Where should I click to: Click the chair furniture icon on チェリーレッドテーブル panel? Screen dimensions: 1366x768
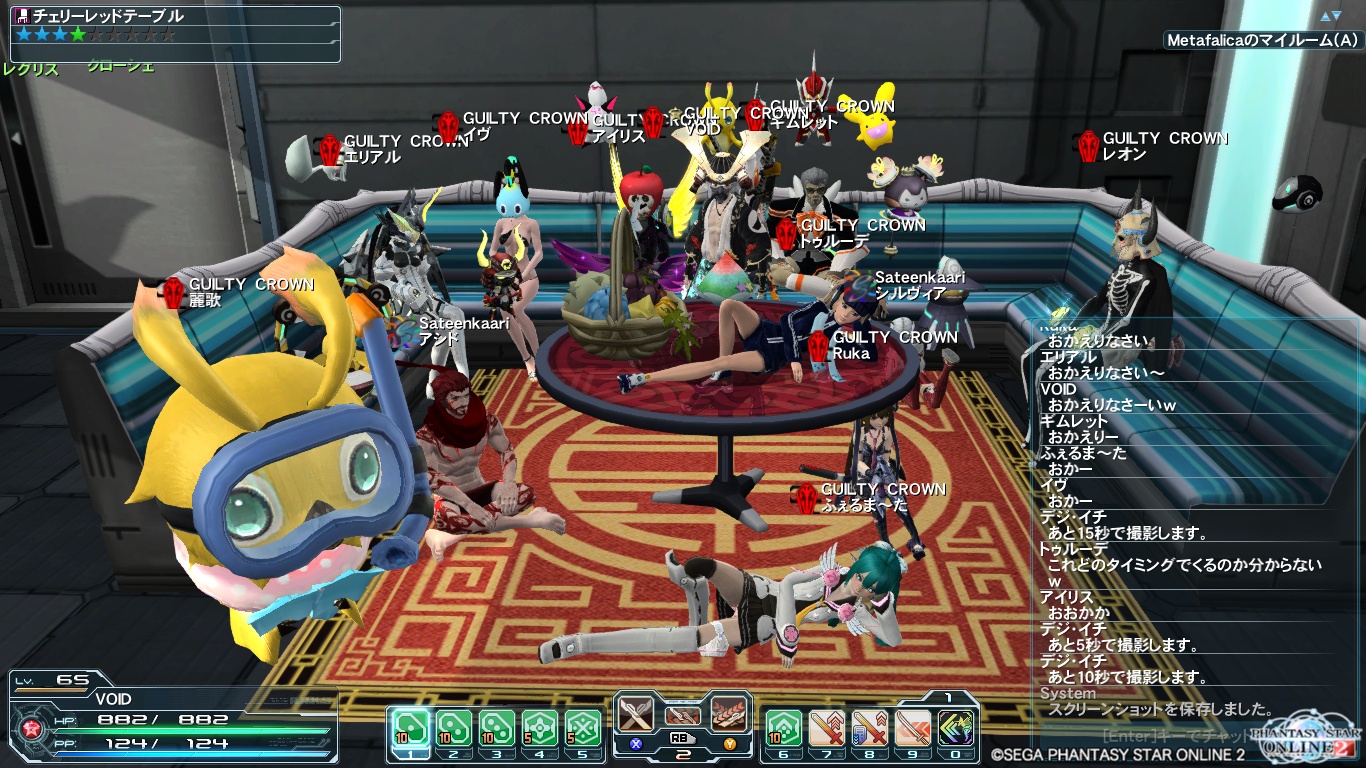pyautogui.click(x=21, y=14)
